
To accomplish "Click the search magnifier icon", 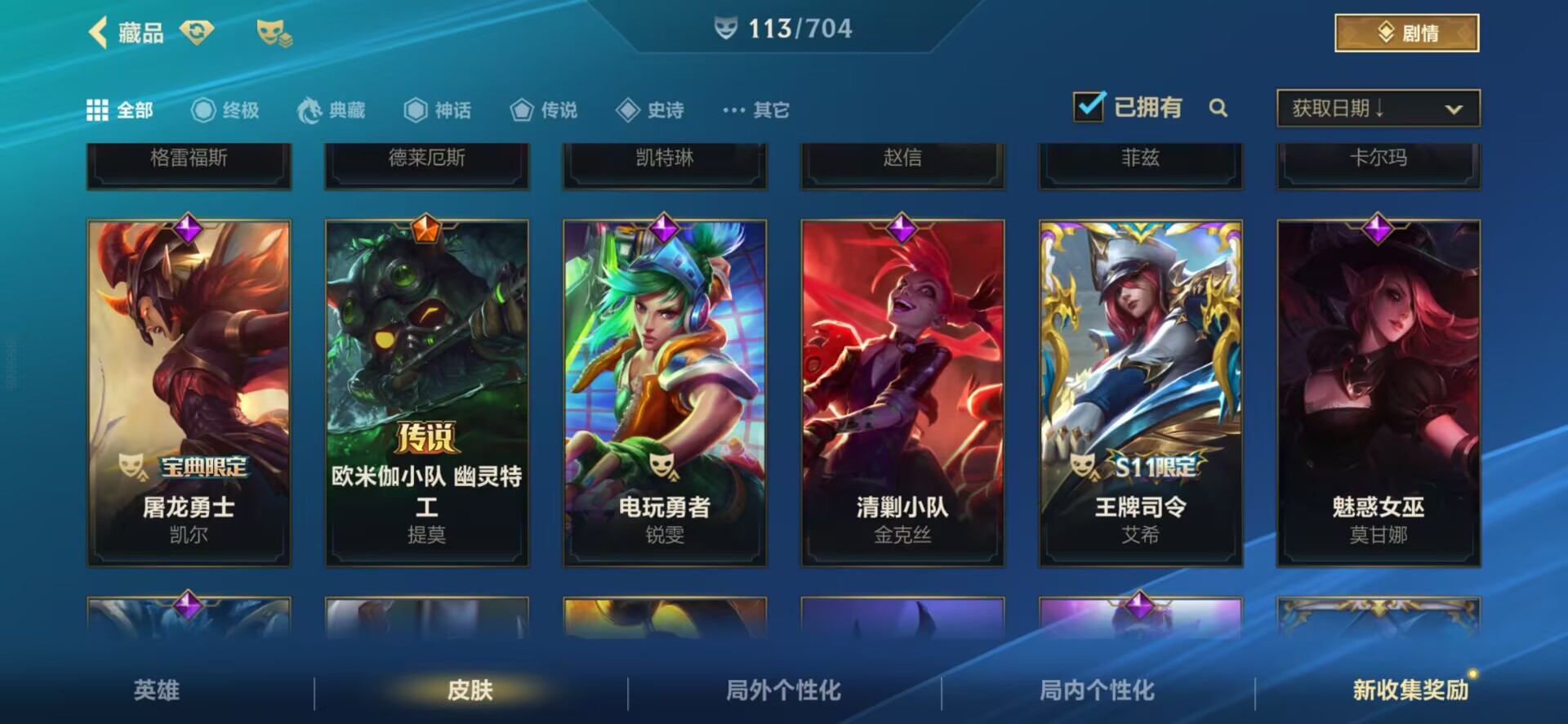I will [x=1218, y=108].
